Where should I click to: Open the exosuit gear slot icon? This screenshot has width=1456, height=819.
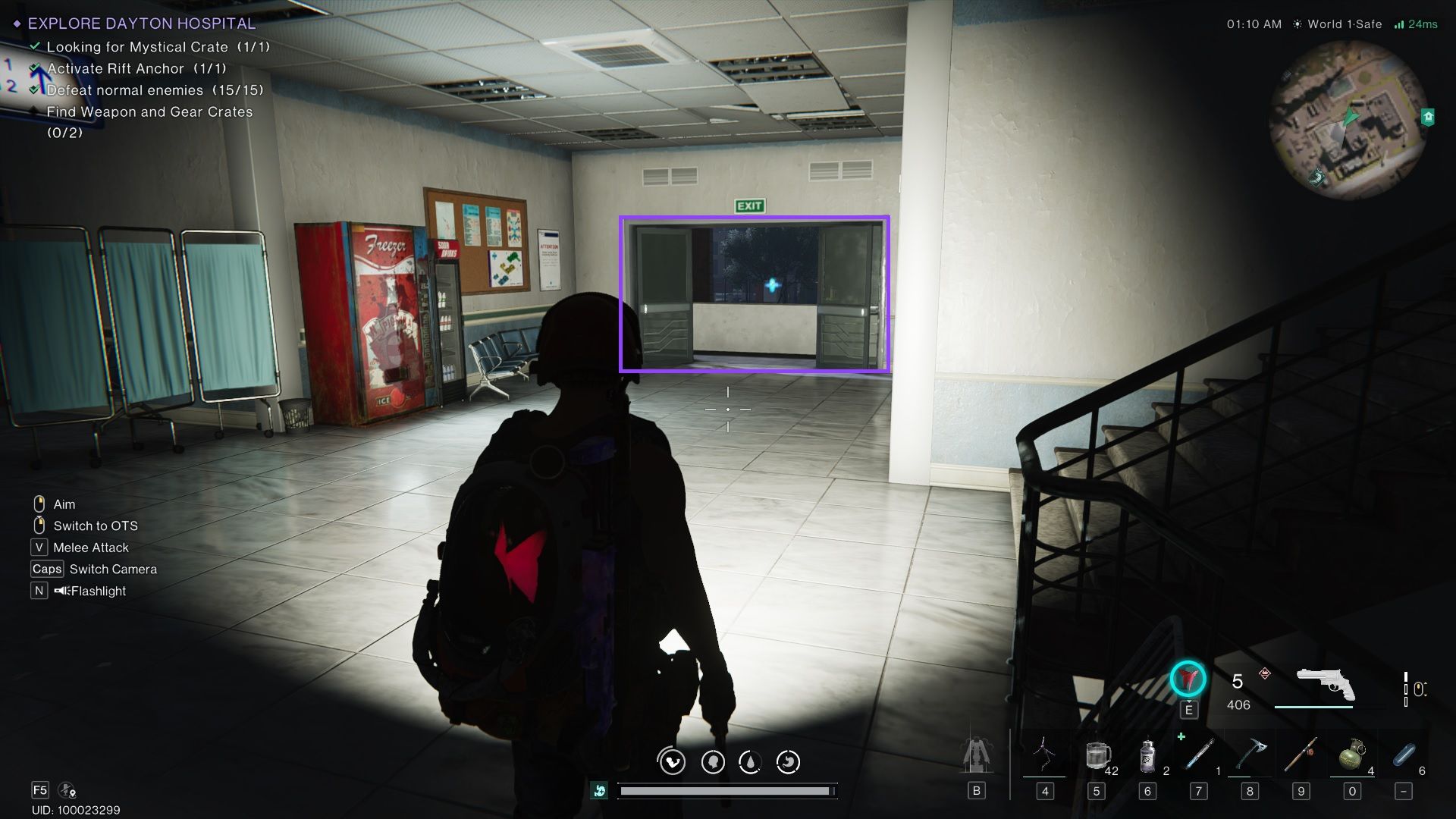tap(976, 756)
